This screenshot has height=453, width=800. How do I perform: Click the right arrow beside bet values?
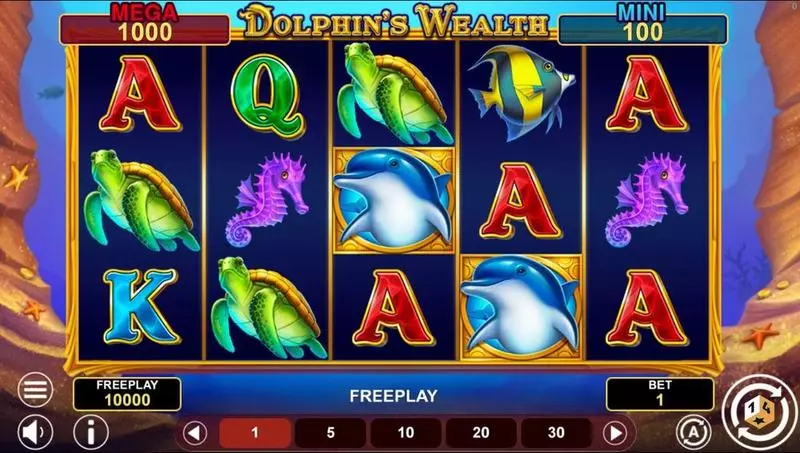[616, 433]
